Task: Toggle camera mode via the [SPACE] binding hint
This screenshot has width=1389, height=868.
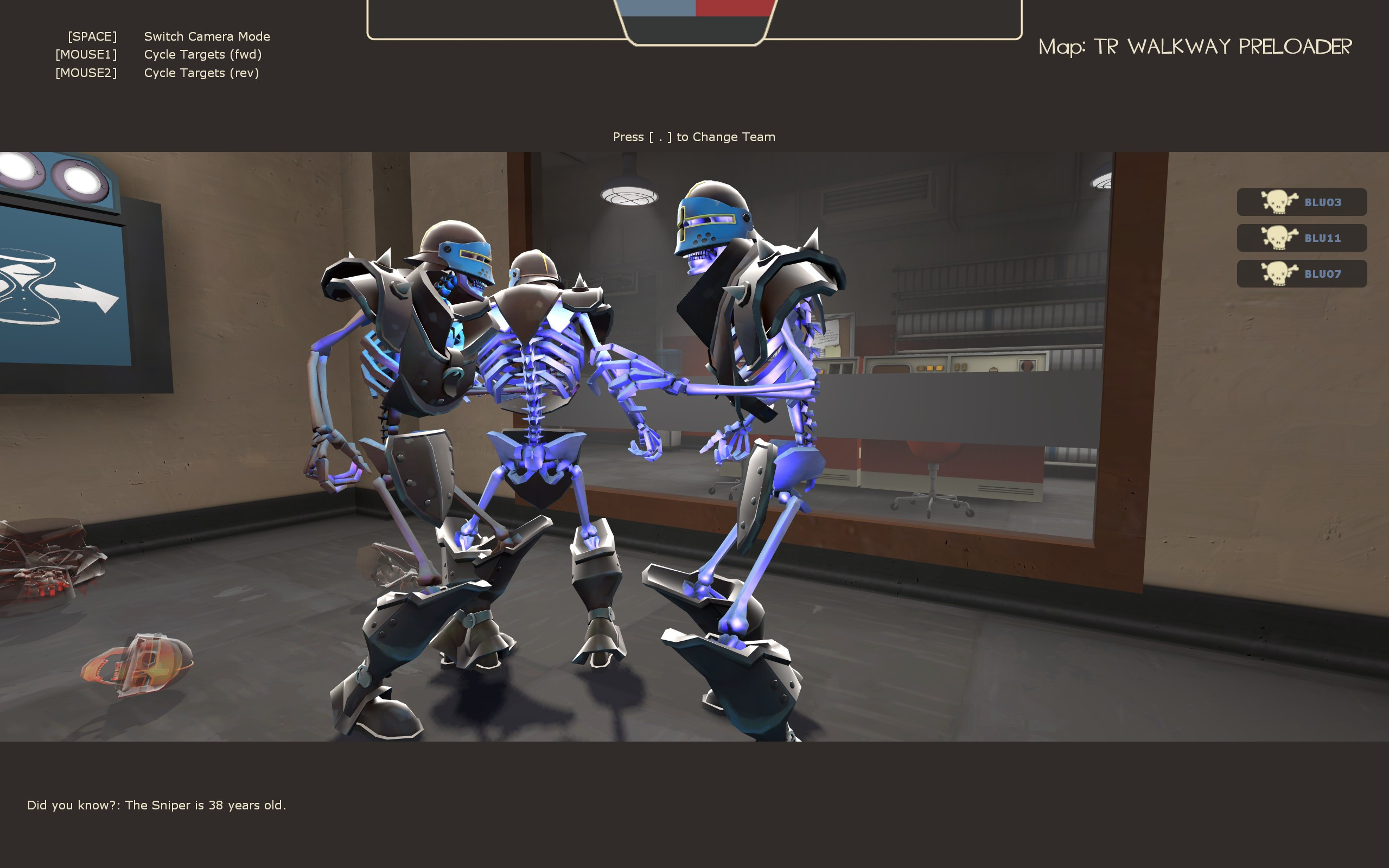Action: 92,36
